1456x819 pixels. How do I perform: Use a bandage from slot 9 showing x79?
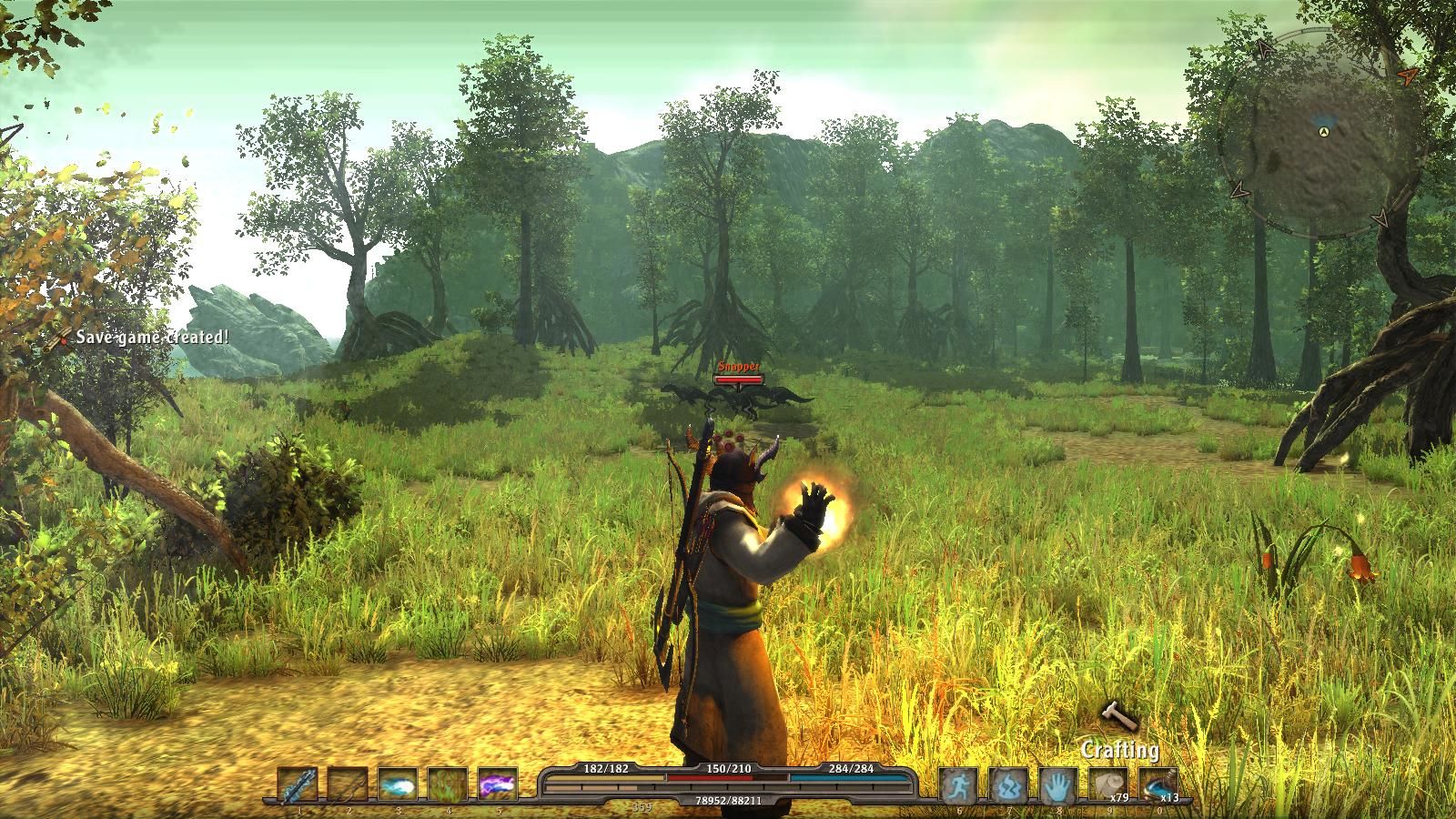point(1107,784)
